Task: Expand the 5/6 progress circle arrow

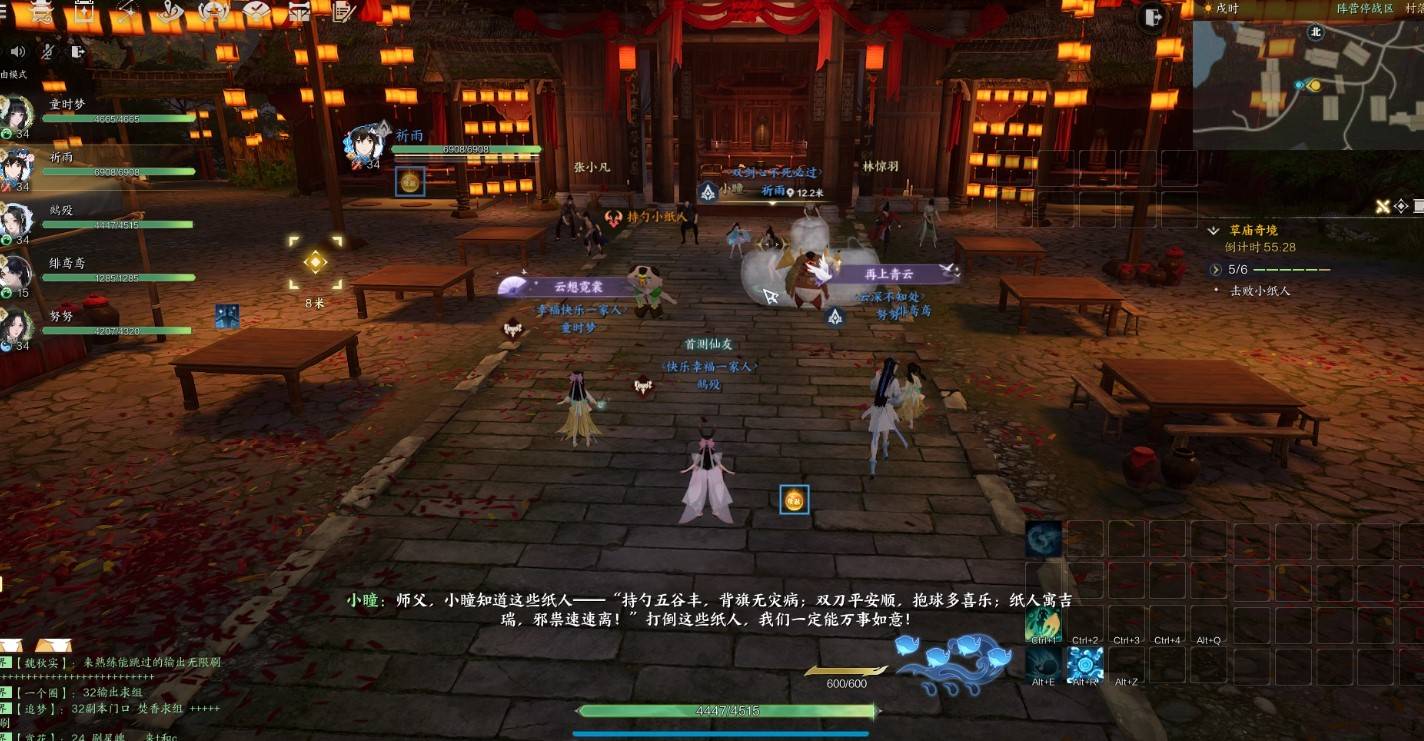Action: click(1216, 270)
